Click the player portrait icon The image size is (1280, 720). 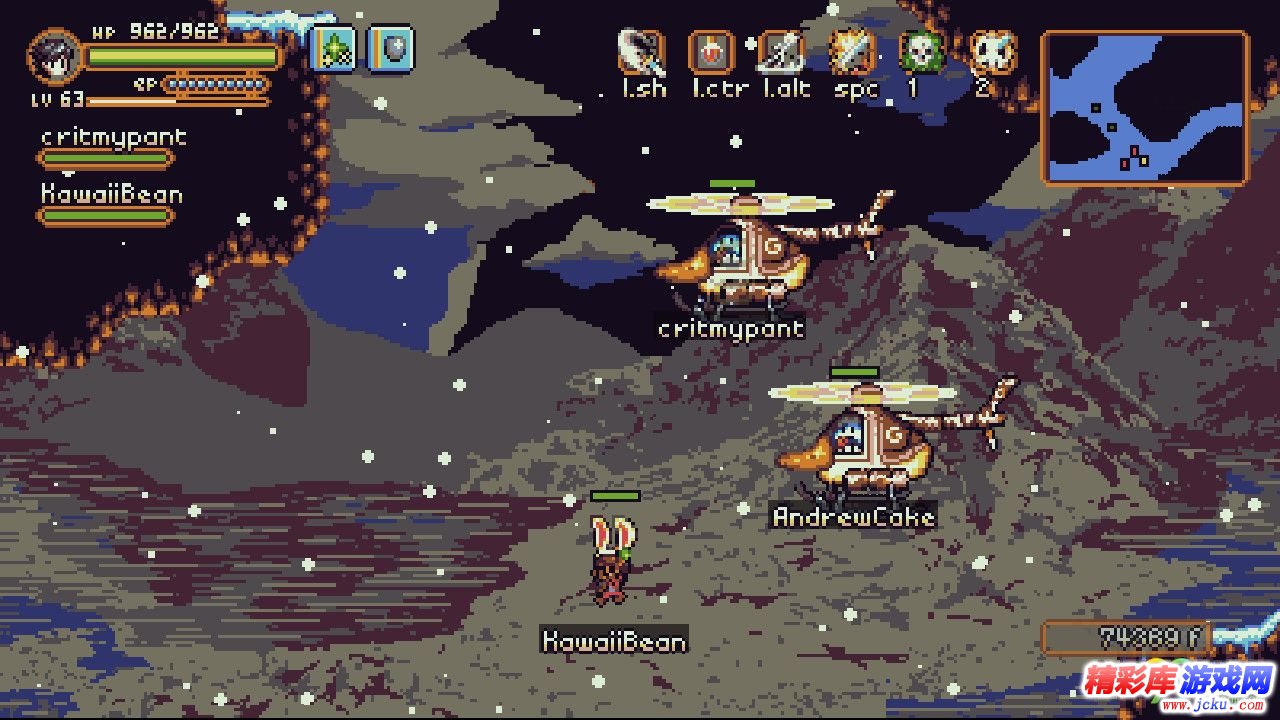55,56
